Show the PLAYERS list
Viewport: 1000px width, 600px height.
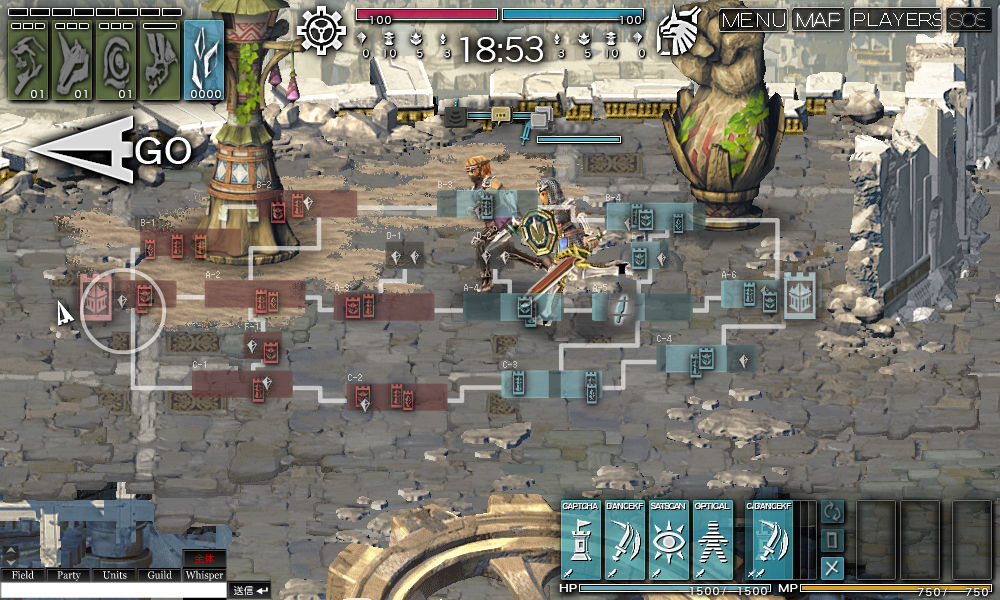pyautogui.click(x=896, y=20)
